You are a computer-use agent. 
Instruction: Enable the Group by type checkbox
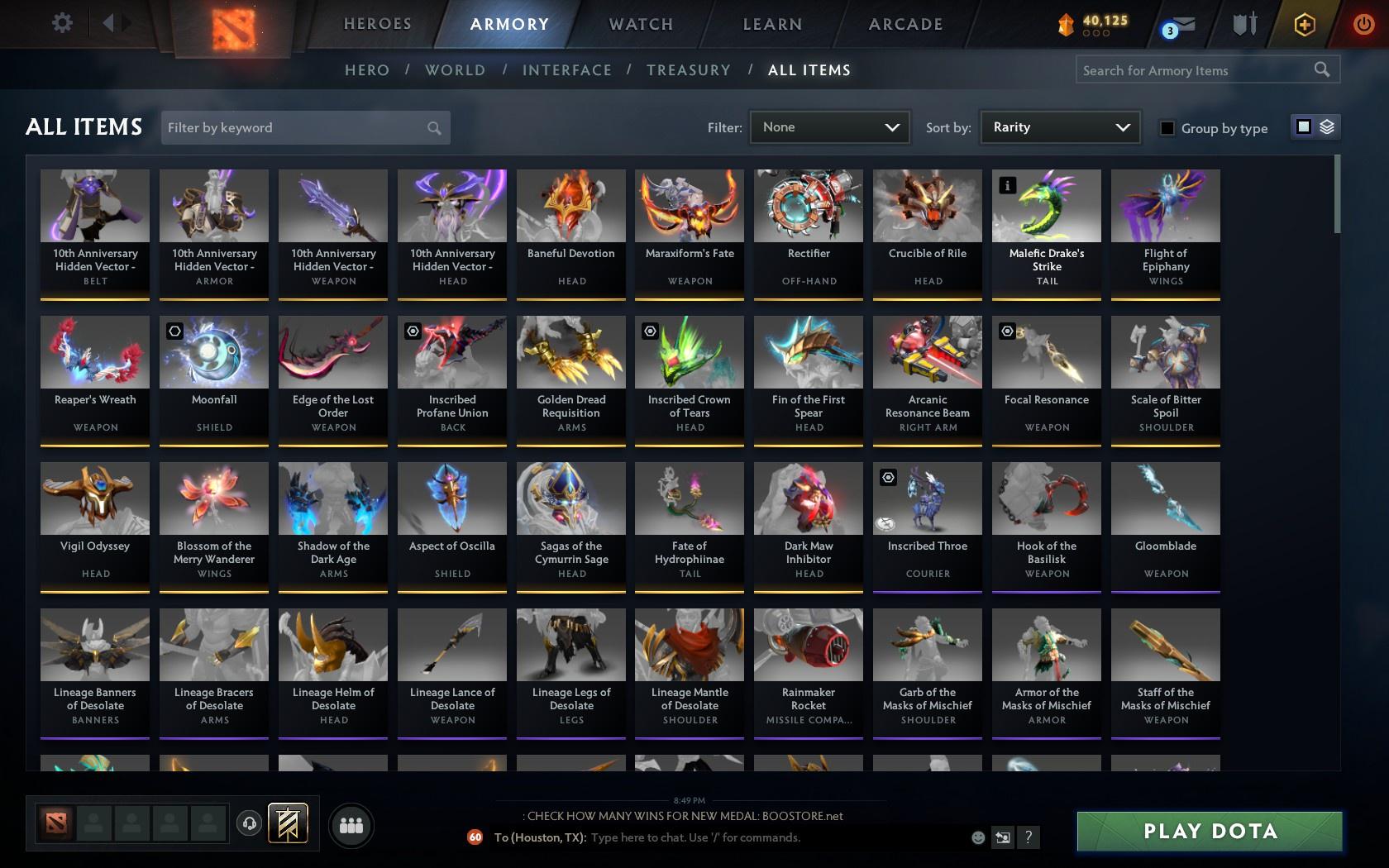1166,129
